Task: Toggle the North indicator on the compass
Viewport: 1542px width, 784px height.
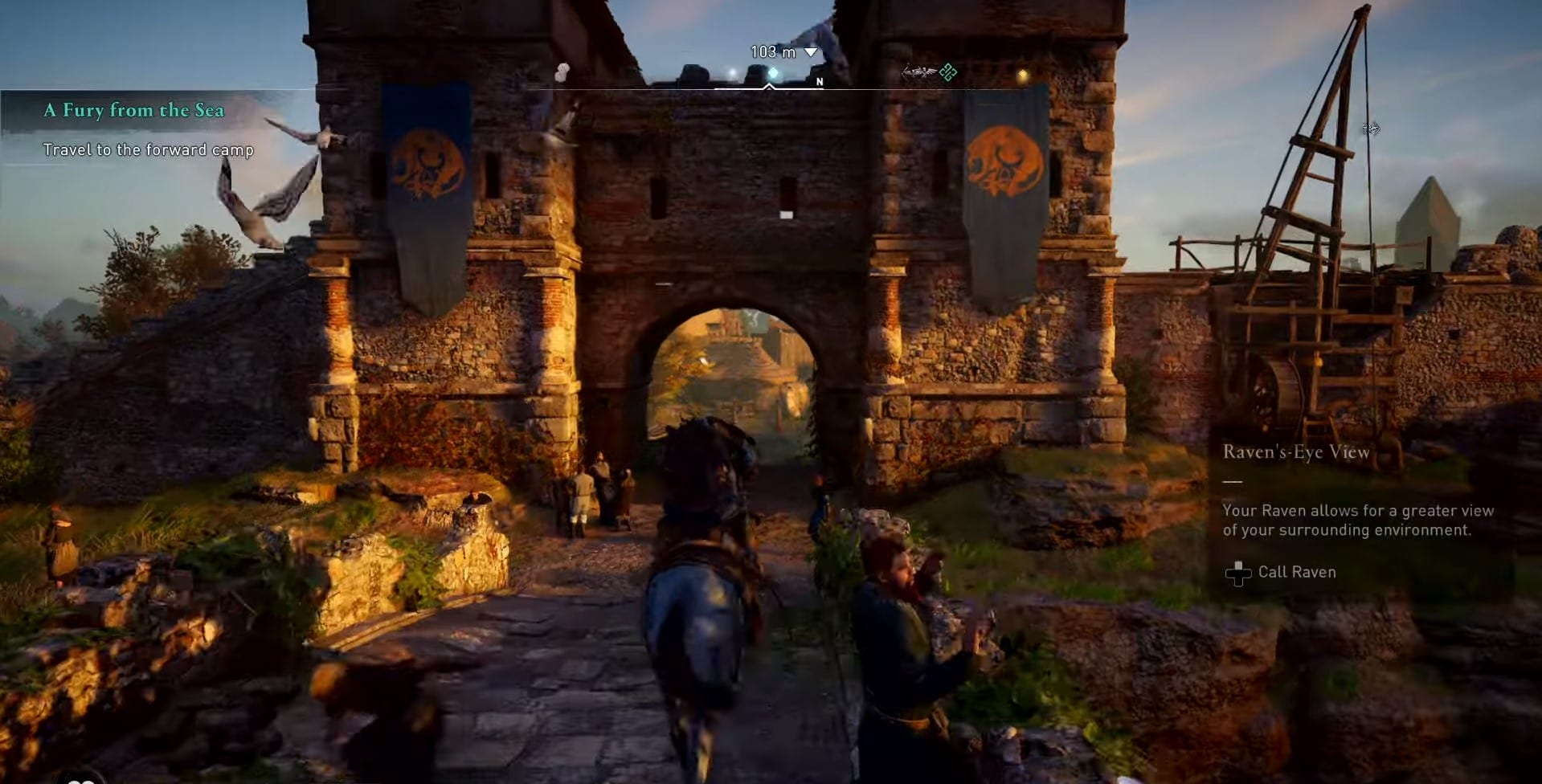Action: pyautogui.click(x=819, y=81)
